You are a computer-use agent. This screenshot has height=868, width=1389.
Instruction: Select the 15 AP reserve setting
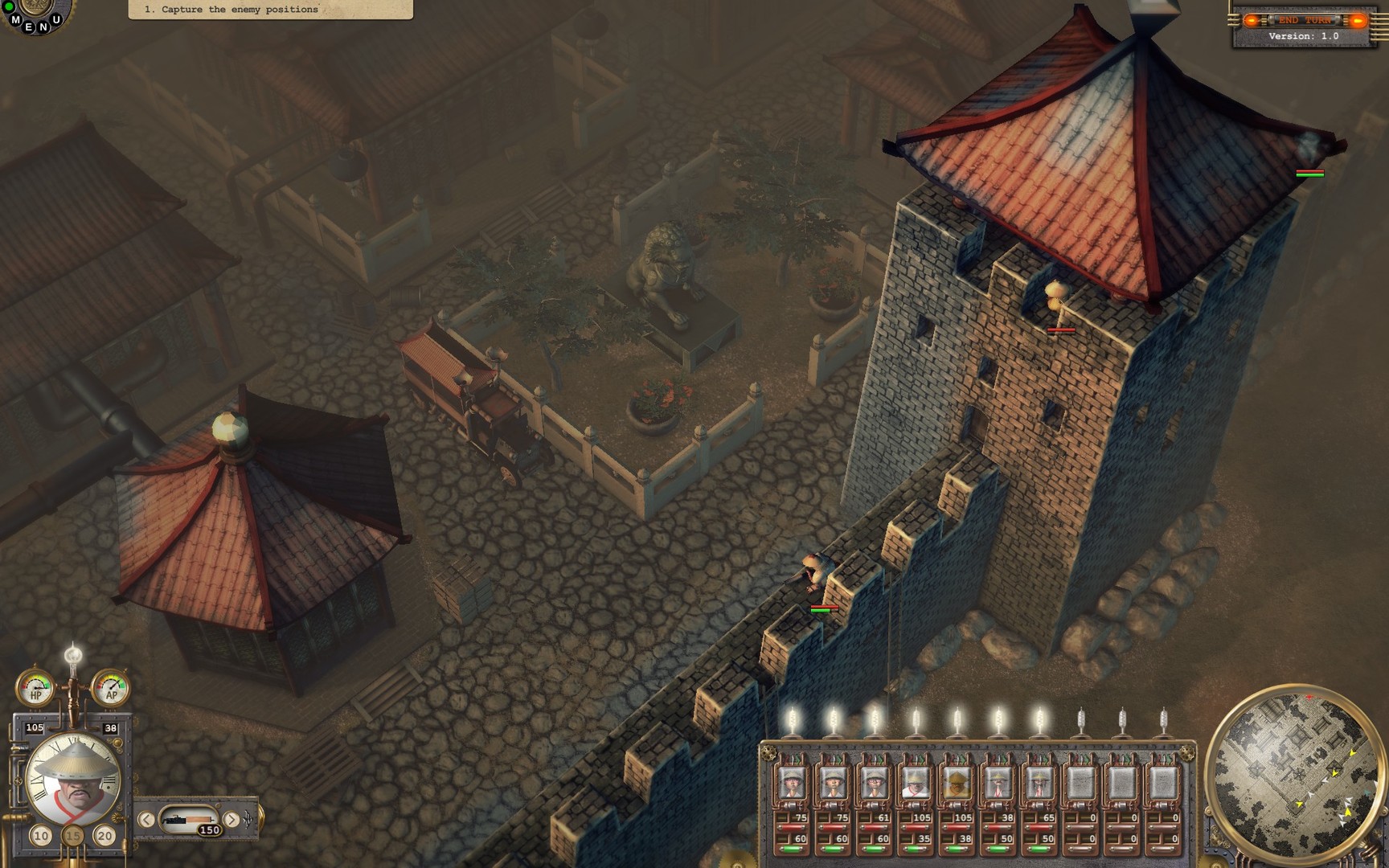[x=72, y=836]
